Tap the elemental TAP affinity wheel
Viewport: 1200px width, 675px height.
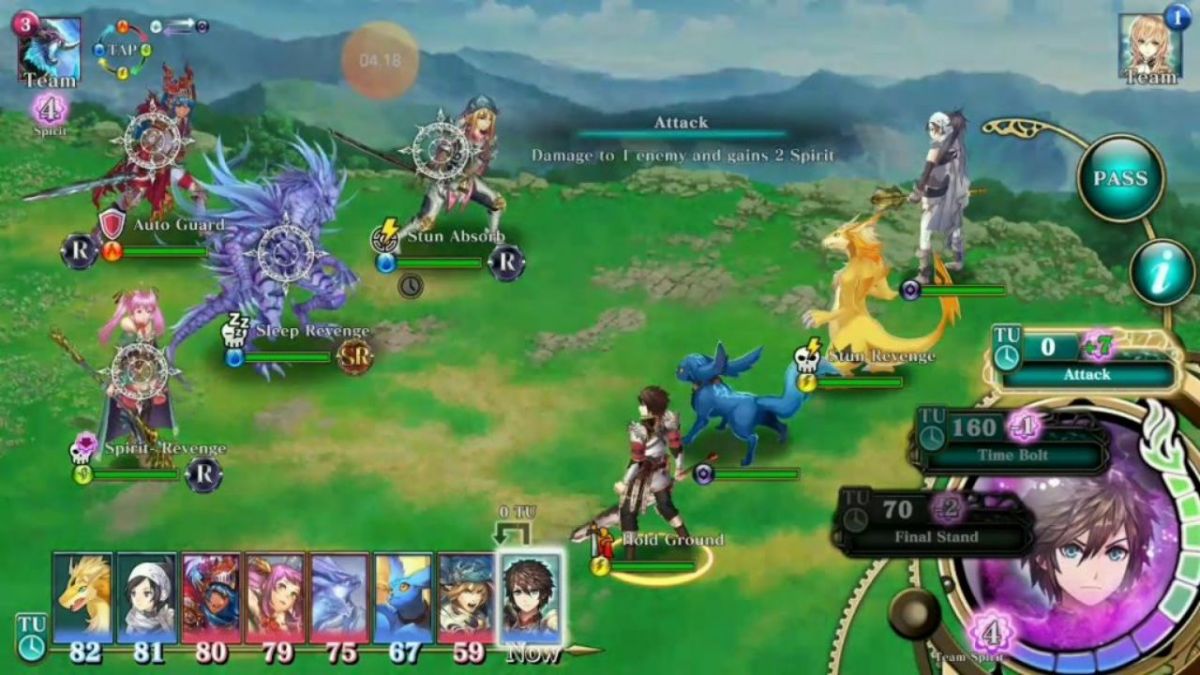122,50
